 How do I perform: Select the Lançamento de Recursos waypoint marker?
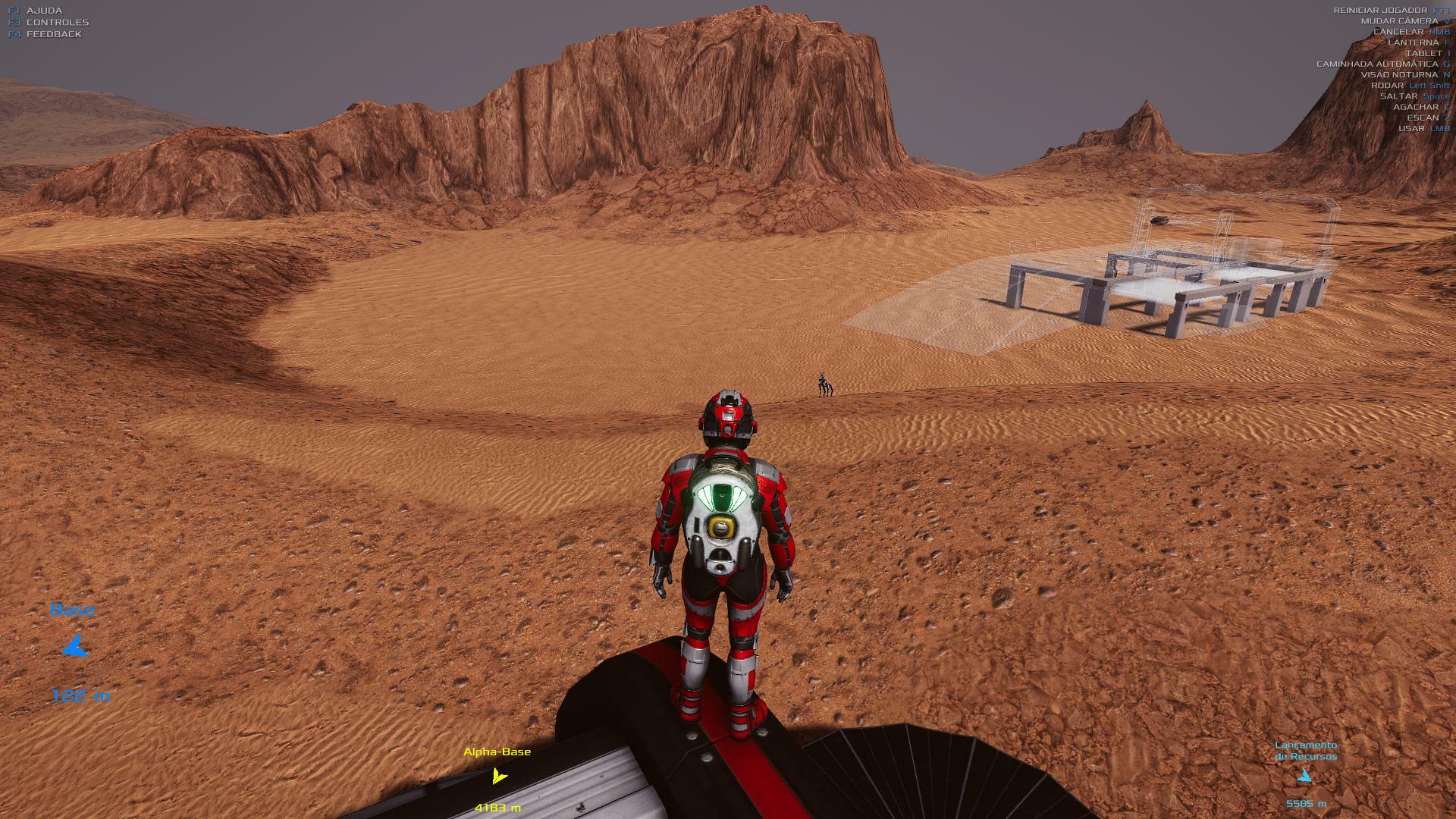pyautogui.click(x=1304, y=776)
